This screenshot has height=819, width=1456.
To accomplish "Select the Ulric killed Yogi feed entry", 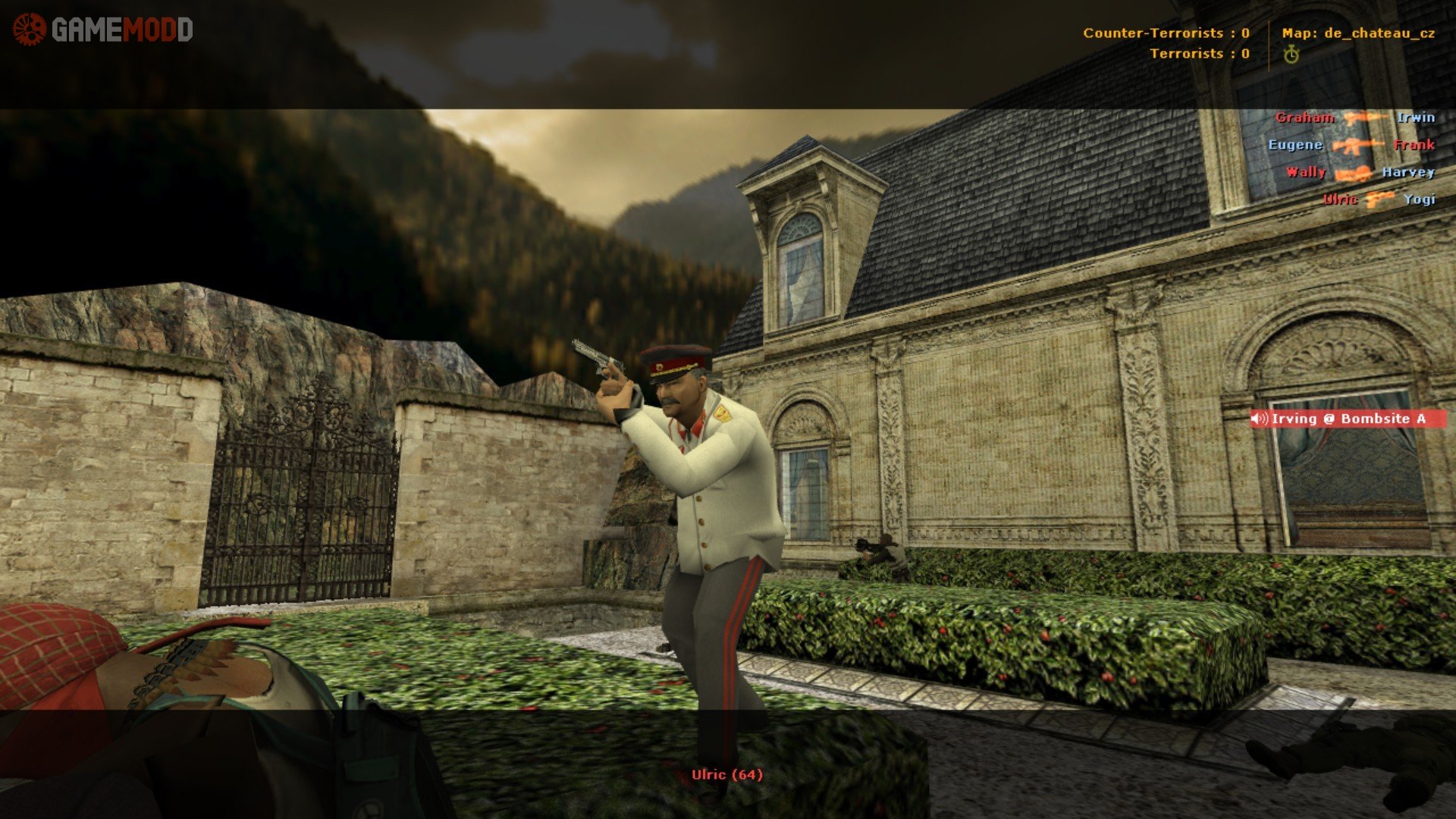I will coord(1378,199).
